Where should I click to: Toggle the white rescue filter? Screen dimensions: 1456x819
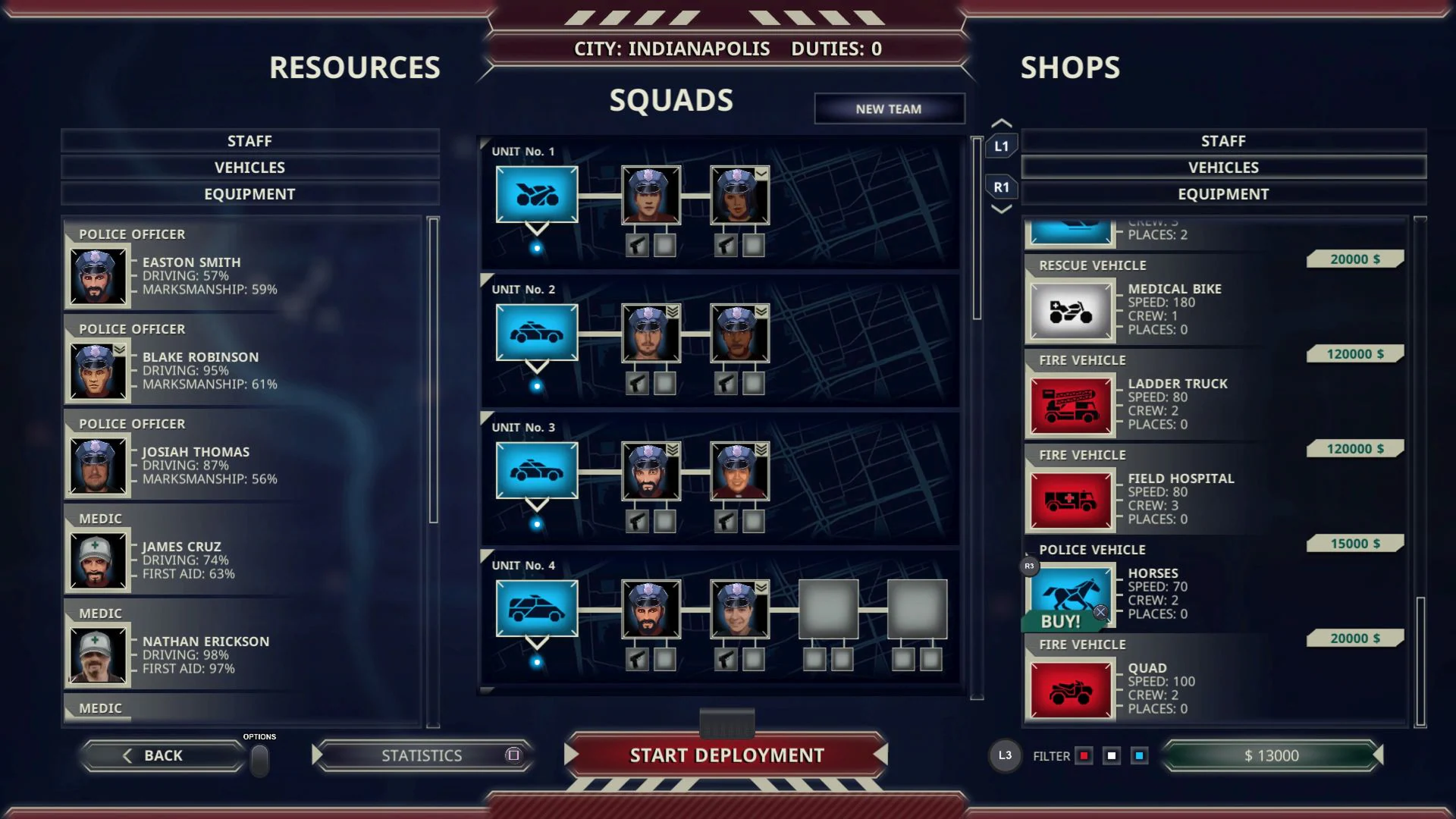(1112, 755)
